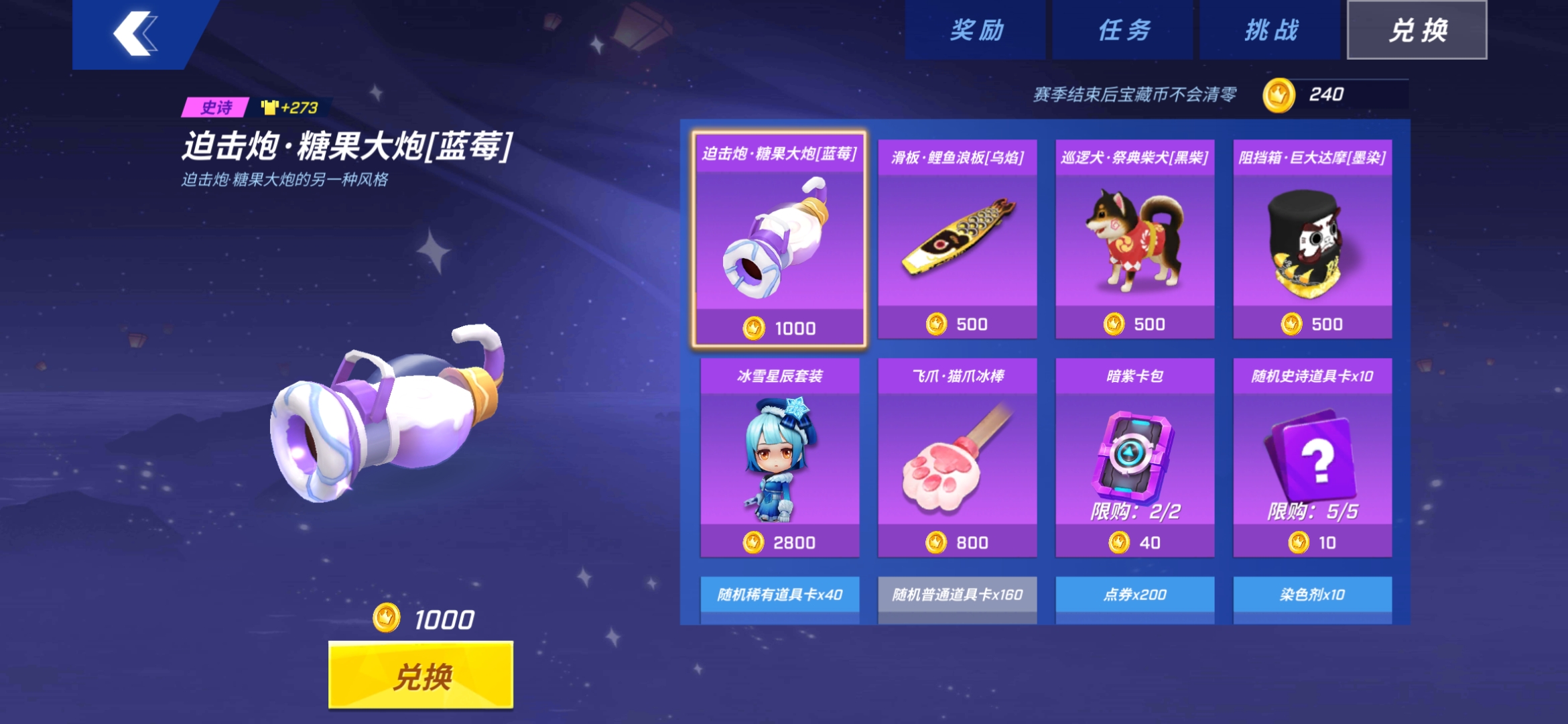1568x724 pixels.
Task: Select the 兑换 tab
Action: pos(1417,30)
